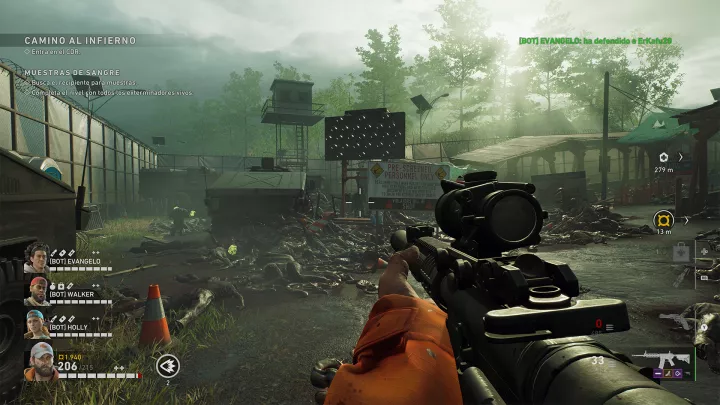The width and height of the screenshot is (720, 405).
Task: Choose bot Walker's portrait
Action: click(36, 291)
